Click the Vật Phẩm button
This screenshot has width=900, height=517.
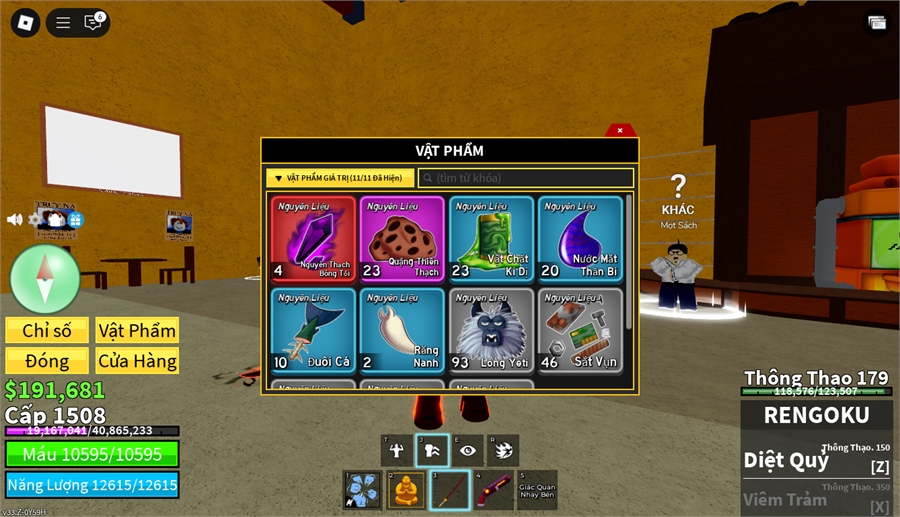pyautogui.click(x=137, y=331)
